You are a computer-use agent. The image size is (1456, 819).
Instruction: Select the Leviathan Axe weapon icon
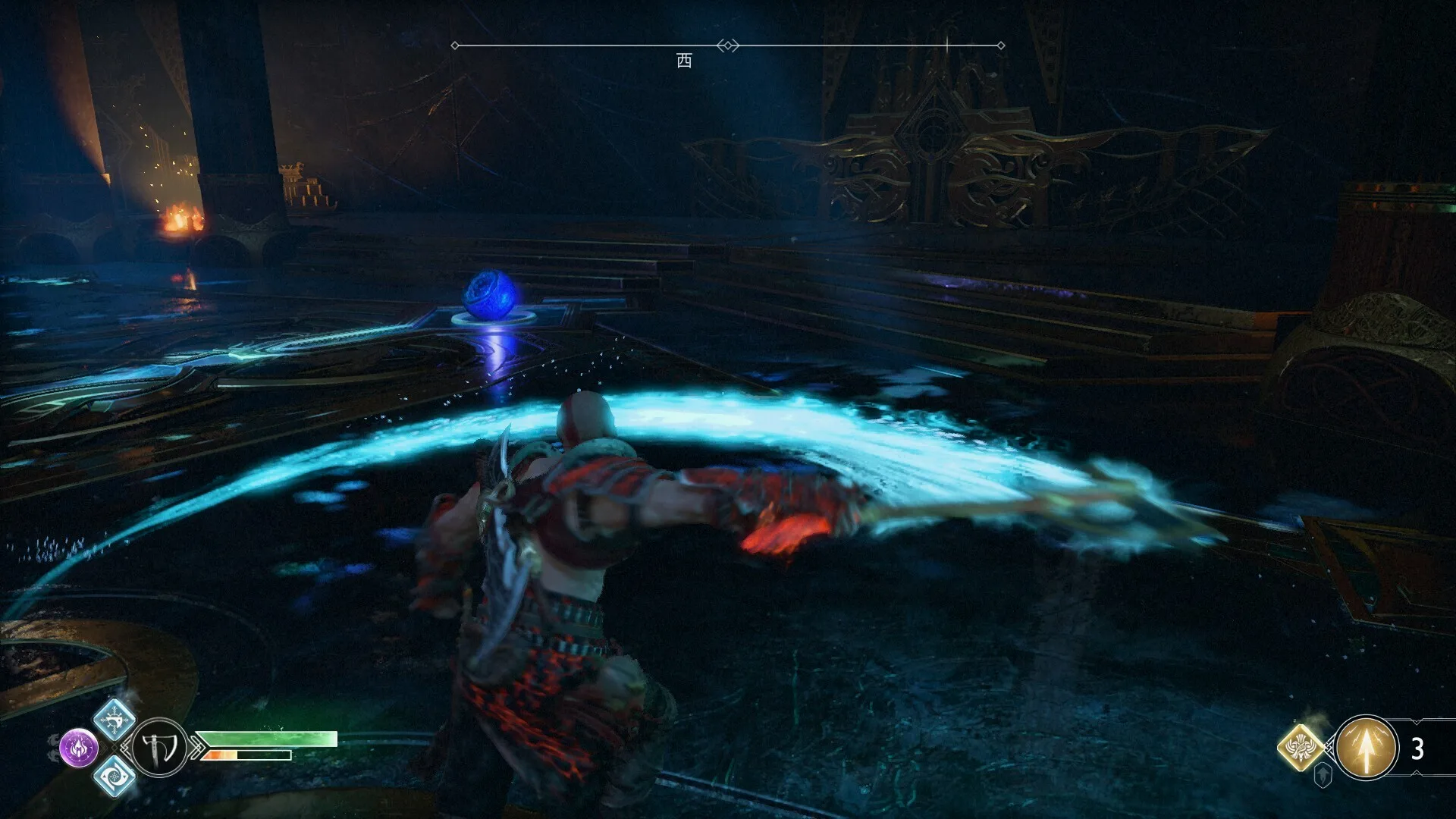160,748
